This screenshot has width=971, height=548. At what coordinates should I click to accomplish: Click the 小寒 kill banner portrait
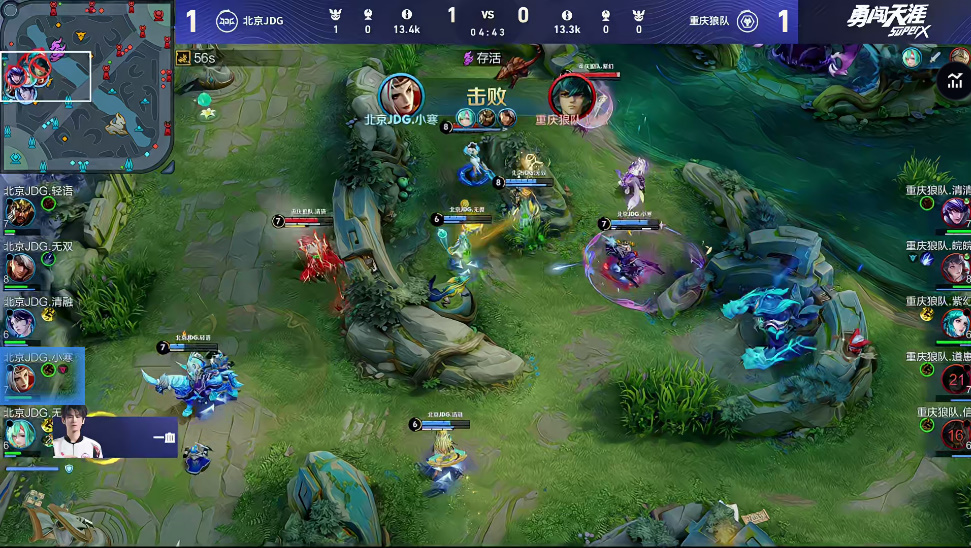(x=401, y=95)
